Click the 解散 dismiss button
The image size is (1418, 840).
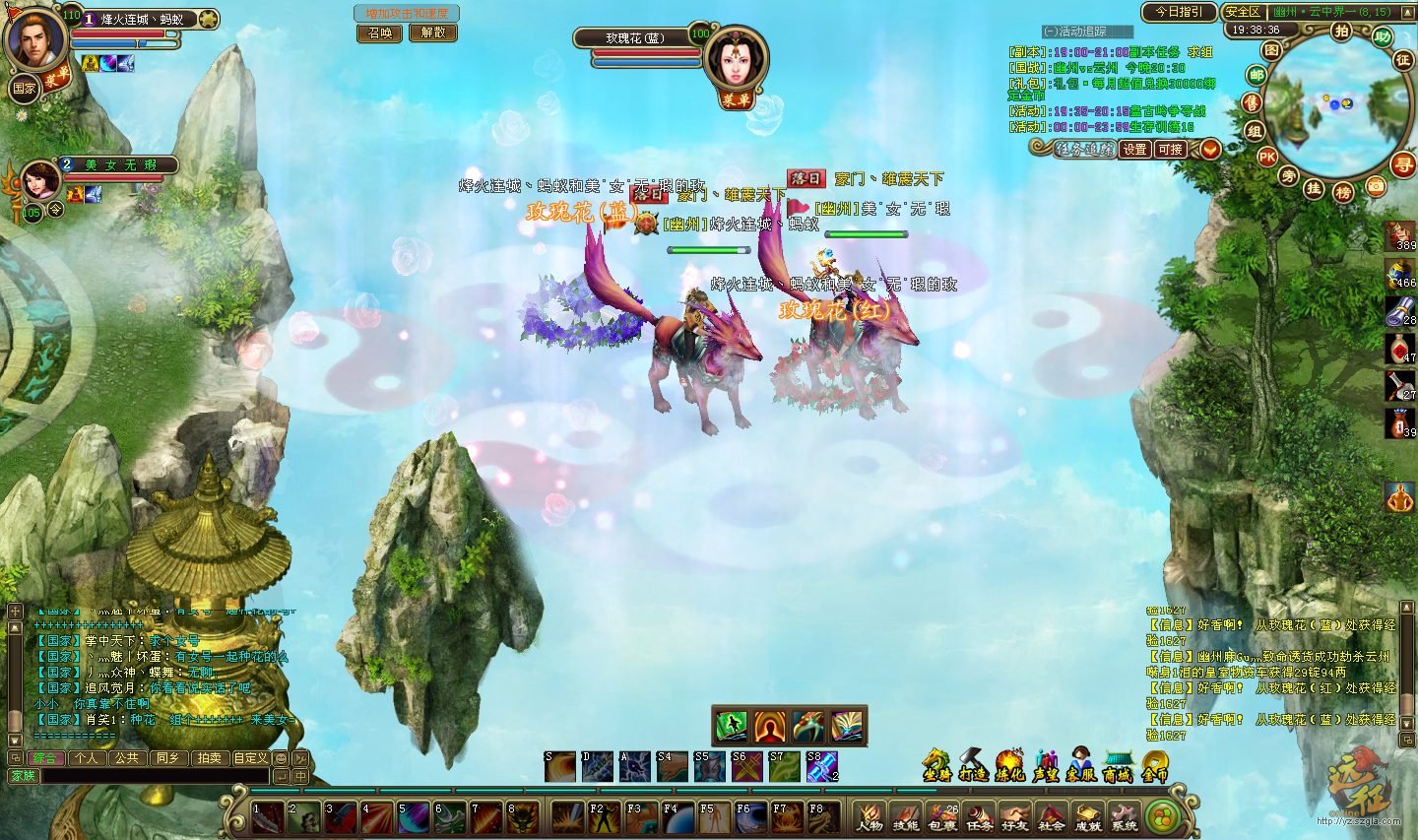tap(433, 32)
